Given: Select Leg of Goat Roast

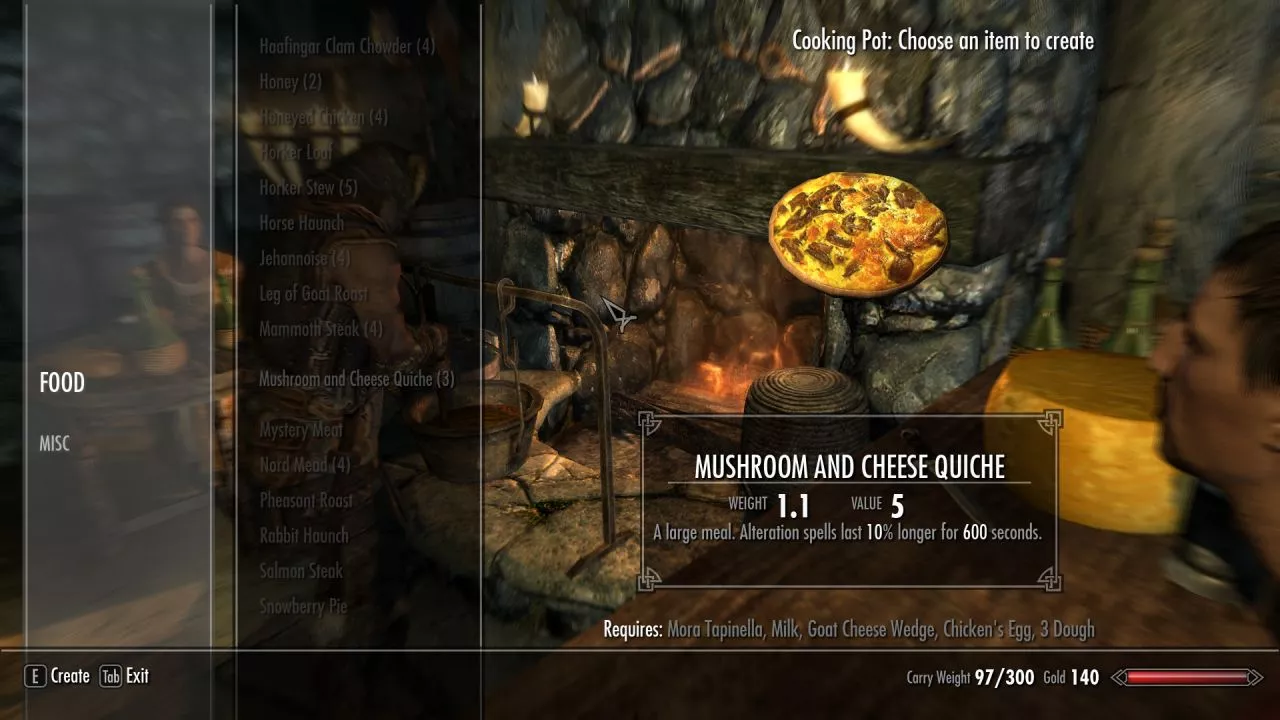Looking at the screenshot, I should (313, 294).
